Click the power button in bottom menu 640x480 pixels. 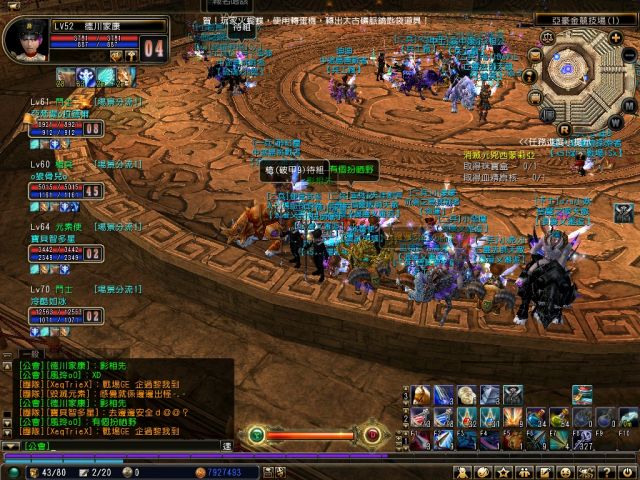click(x=630, y=472)
